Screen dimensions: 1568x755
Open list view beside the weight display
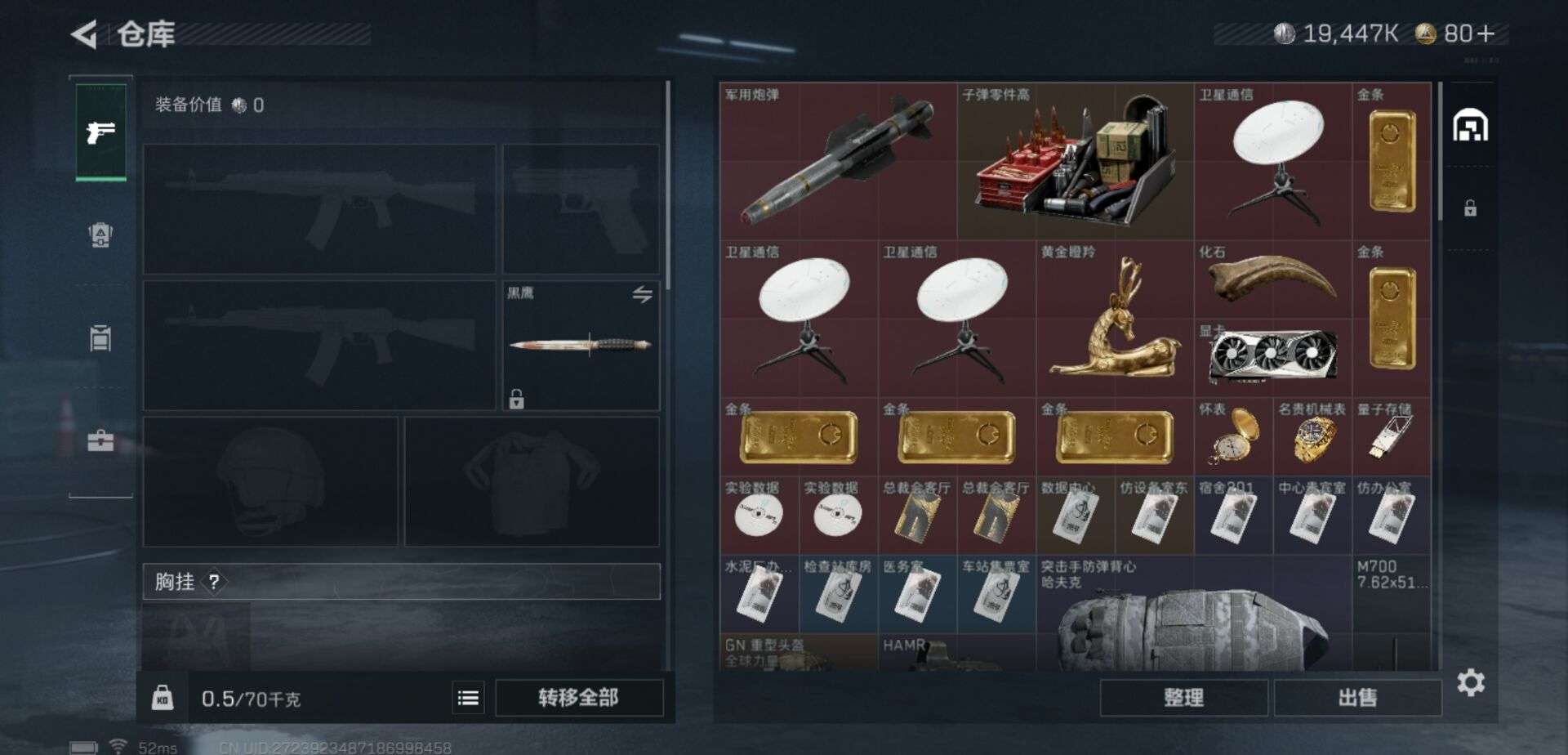click(x=468, y=699)
